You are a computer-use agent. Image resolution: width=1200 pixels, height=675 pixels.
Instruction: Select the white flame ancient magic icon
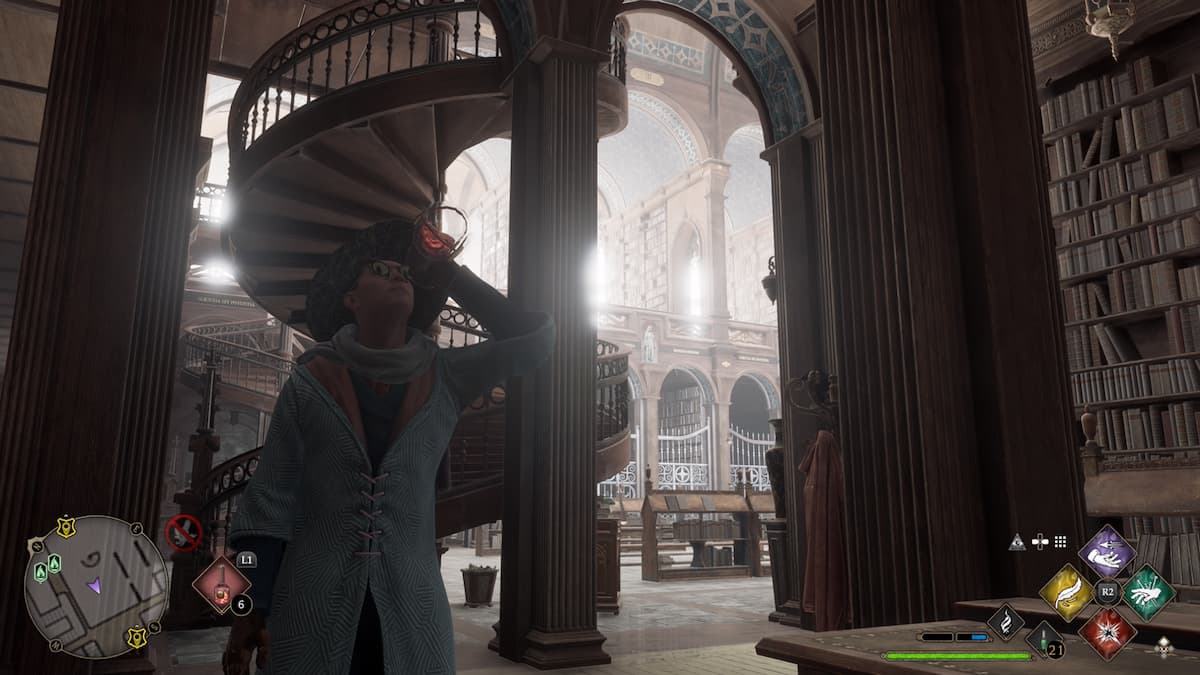(x=1005, y=622)
